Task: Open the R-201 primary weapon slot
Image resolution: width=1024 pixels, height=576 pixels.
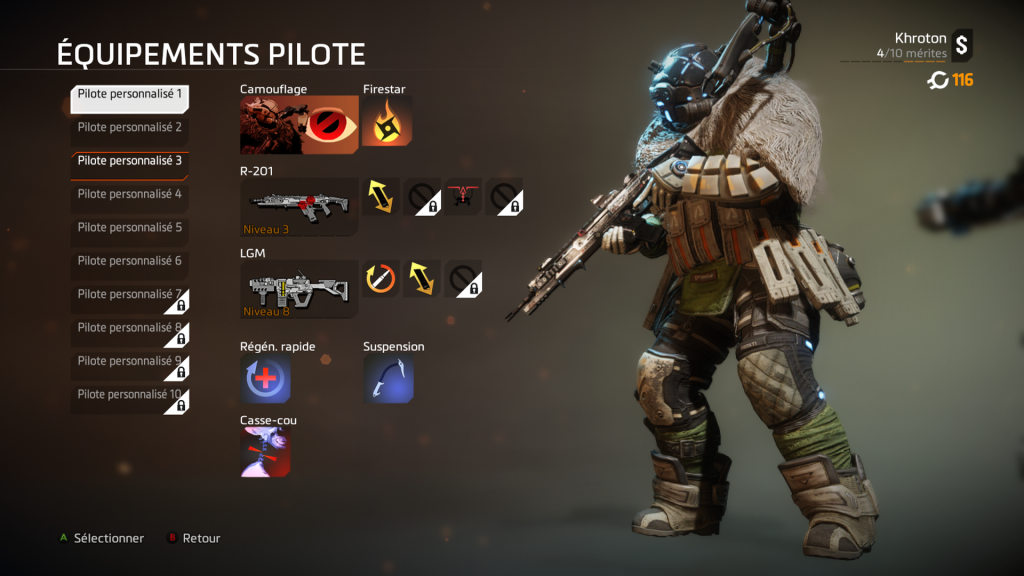Action: click(299, 206)
